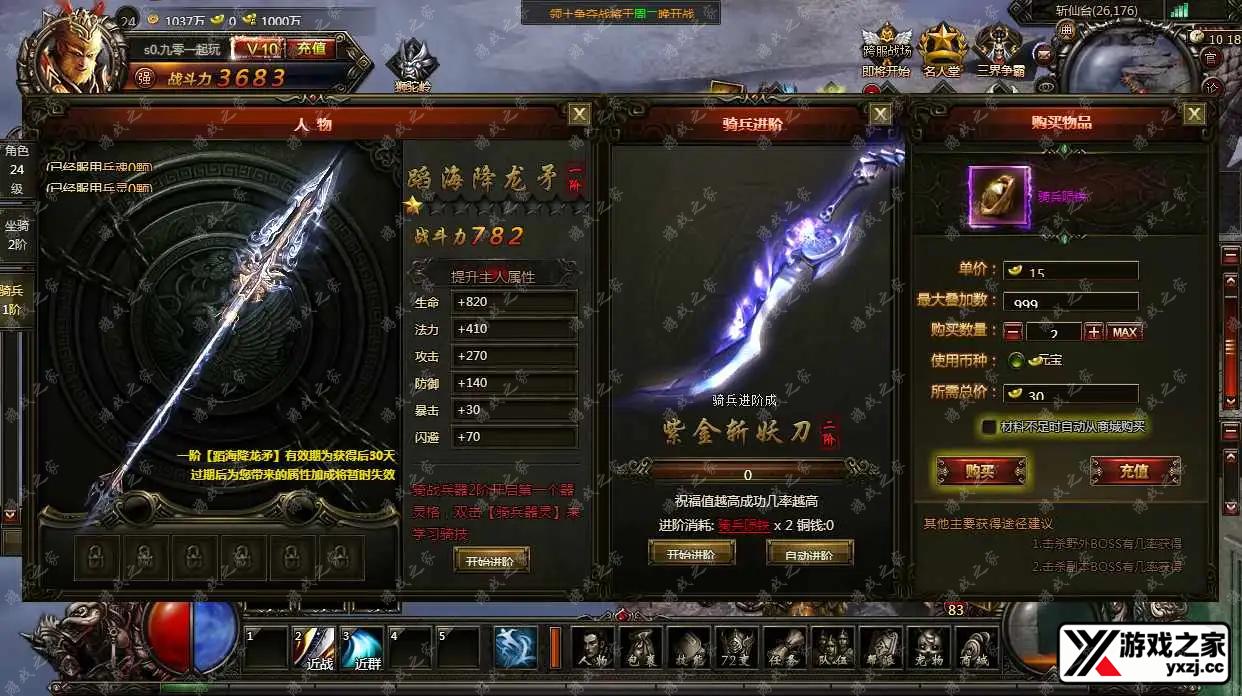Start upgrade with 开始进阶 in middle panel

(691, 553)
